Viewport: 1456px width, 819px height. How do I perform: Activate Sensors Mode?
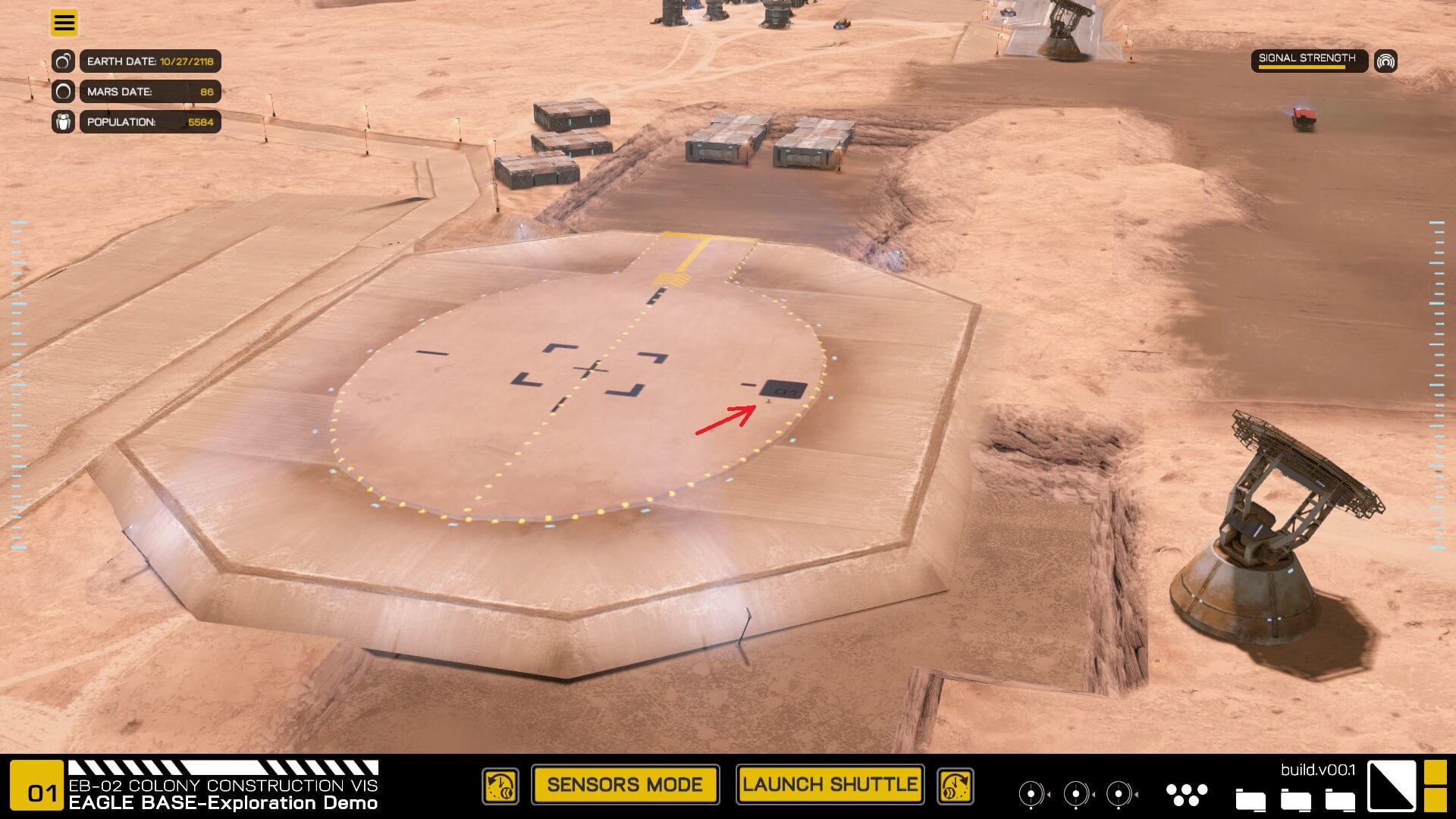click(x=625, y=785)
